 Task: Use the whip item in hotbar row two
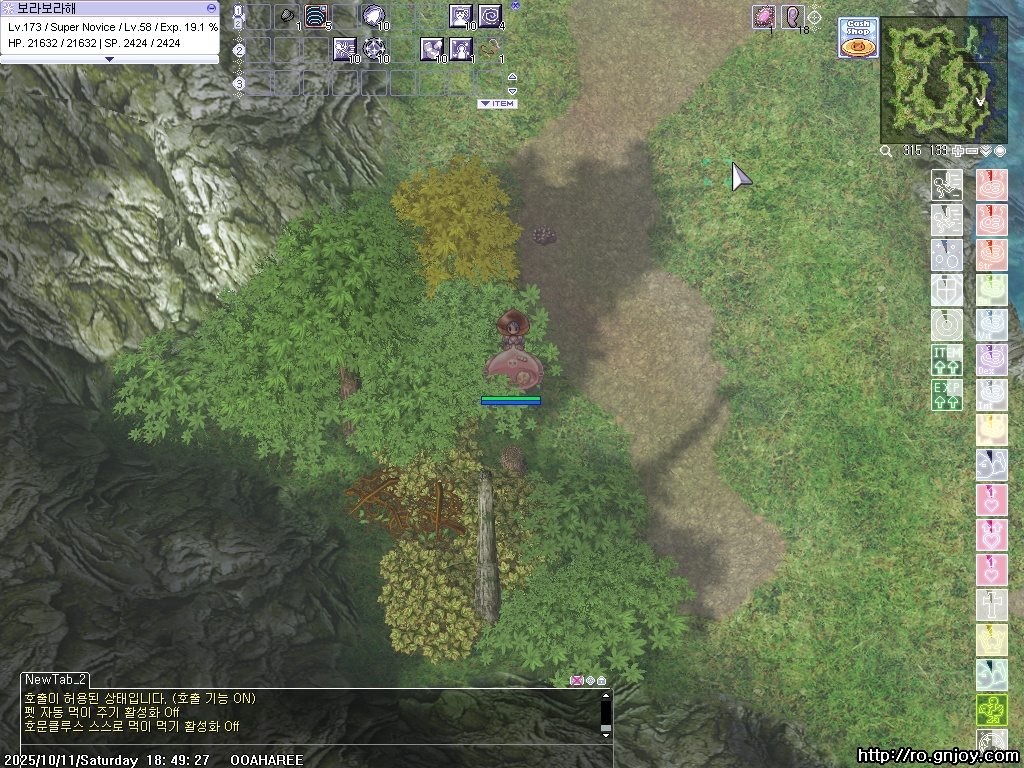pyautogui.click(x=489, y=48)
